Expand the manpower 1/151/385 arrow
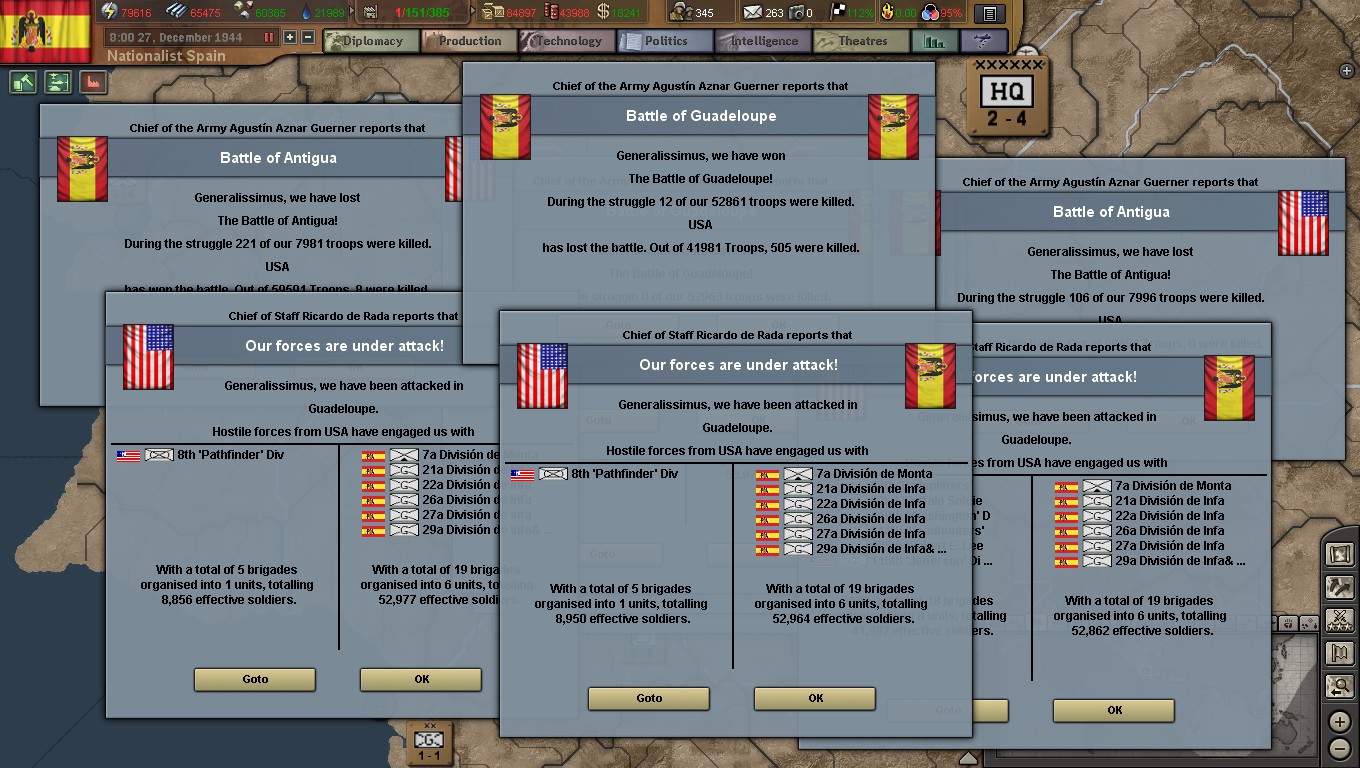Viewport: 1360px width, 768px height. click(473, 11)
